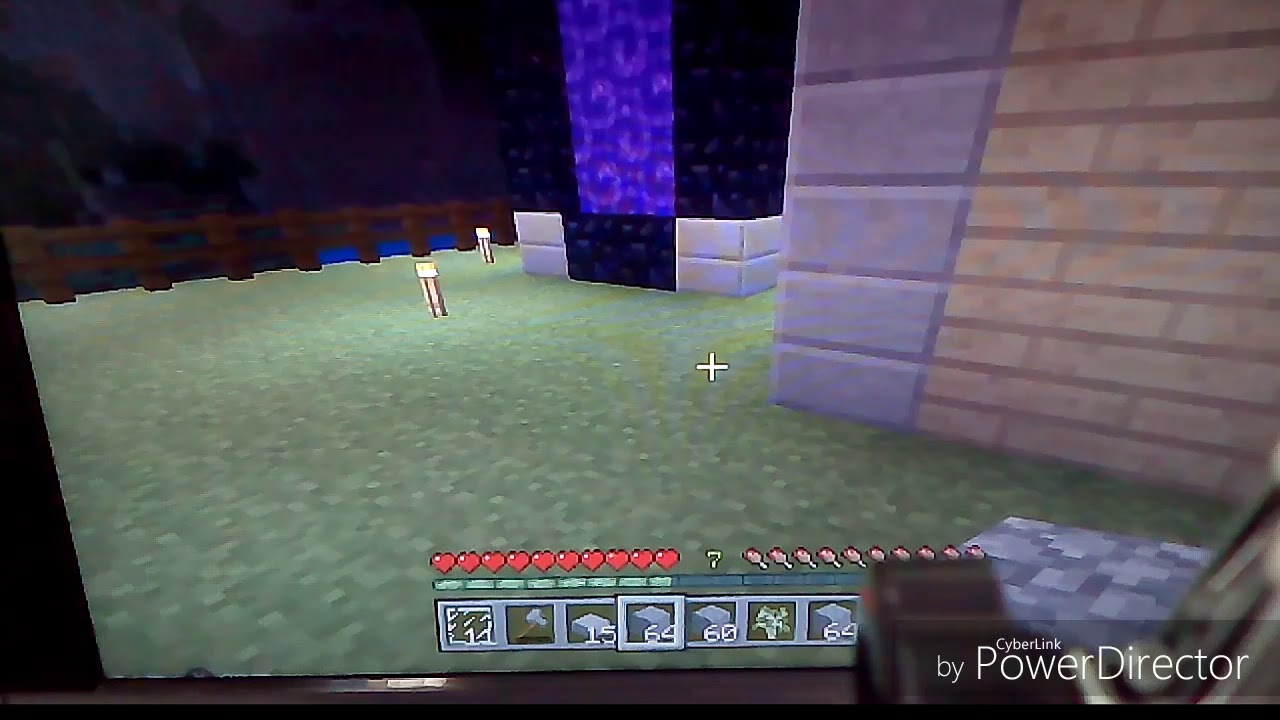1280x720 pixels.
Task: Select the axe tool in the hotbar
Action: coord(528,622)
